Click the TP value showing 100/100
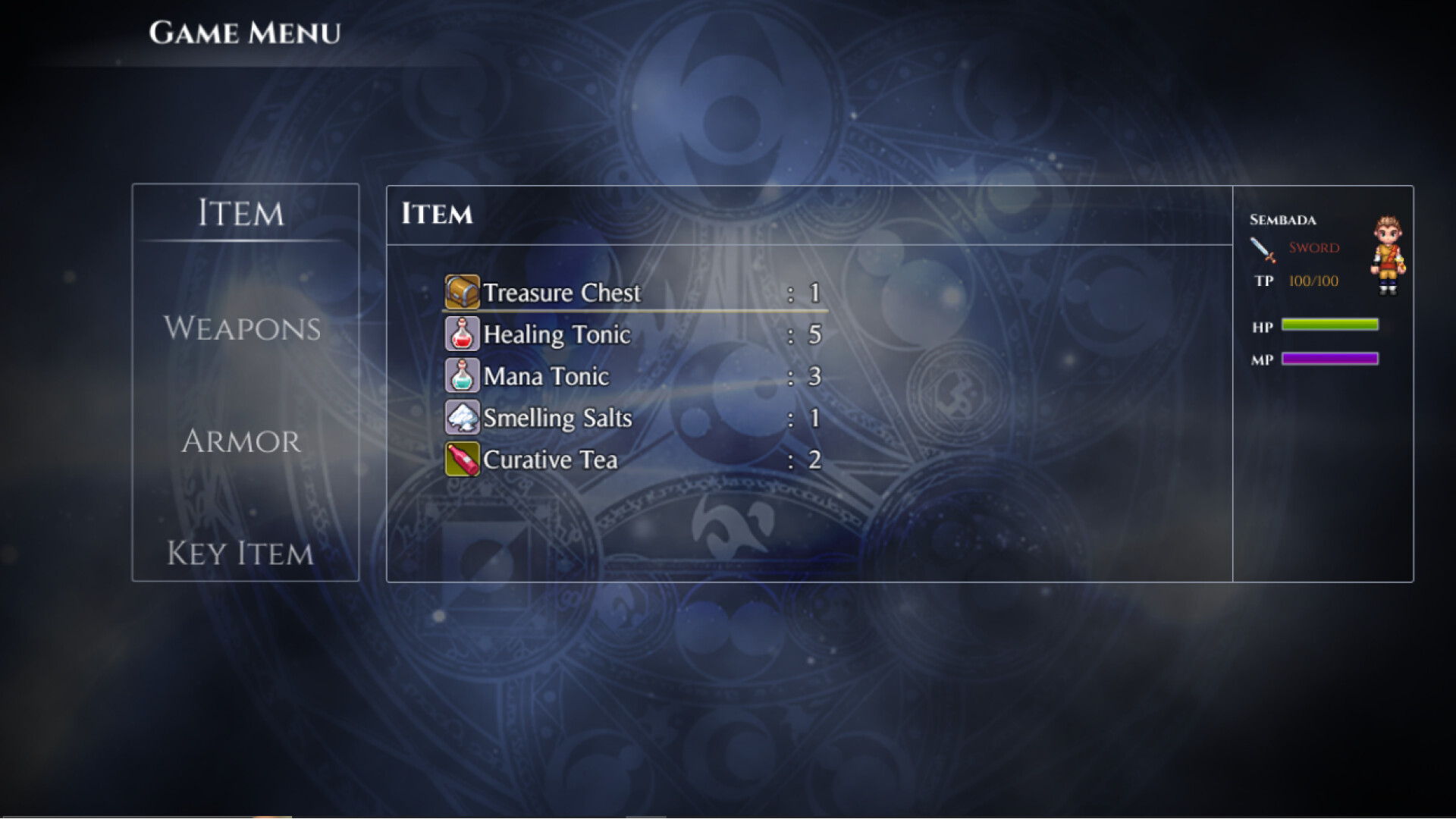The width and height of the screenshot is (1456, 819). pyautogui.click(x=1315, y=281)
